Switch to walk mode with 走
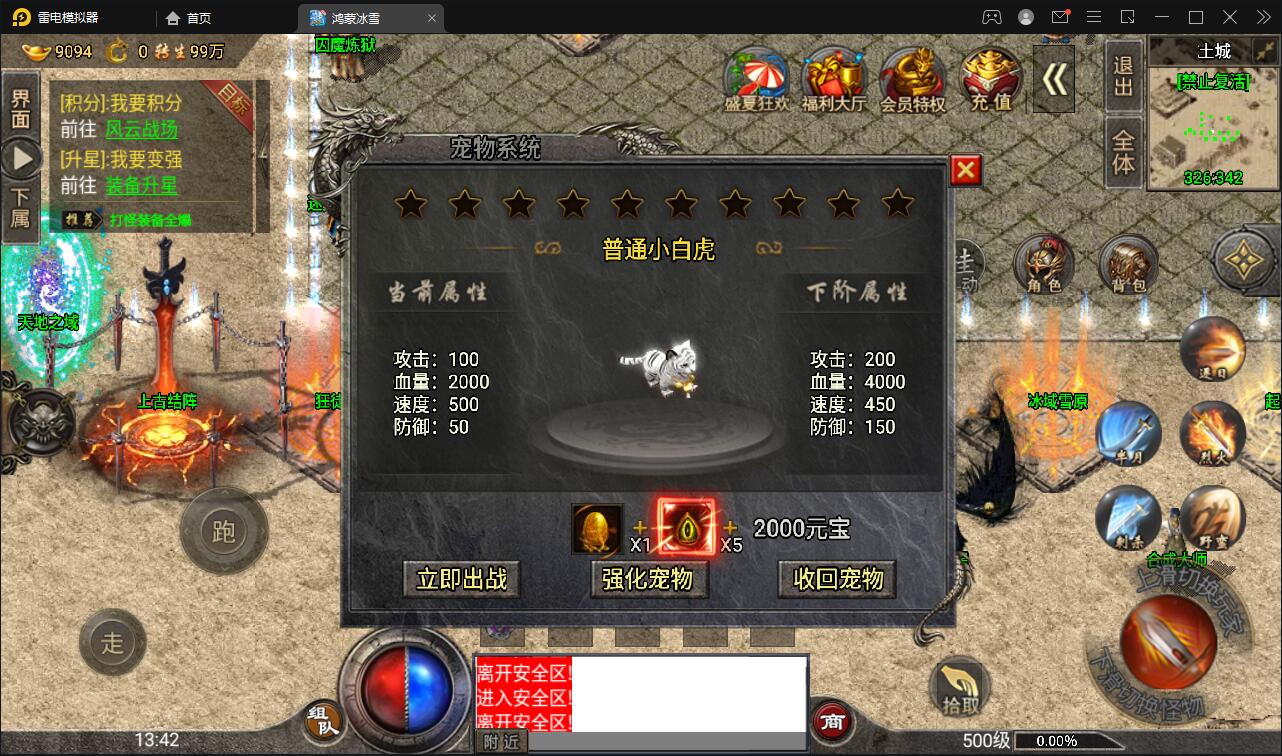 tap(113, 643)
